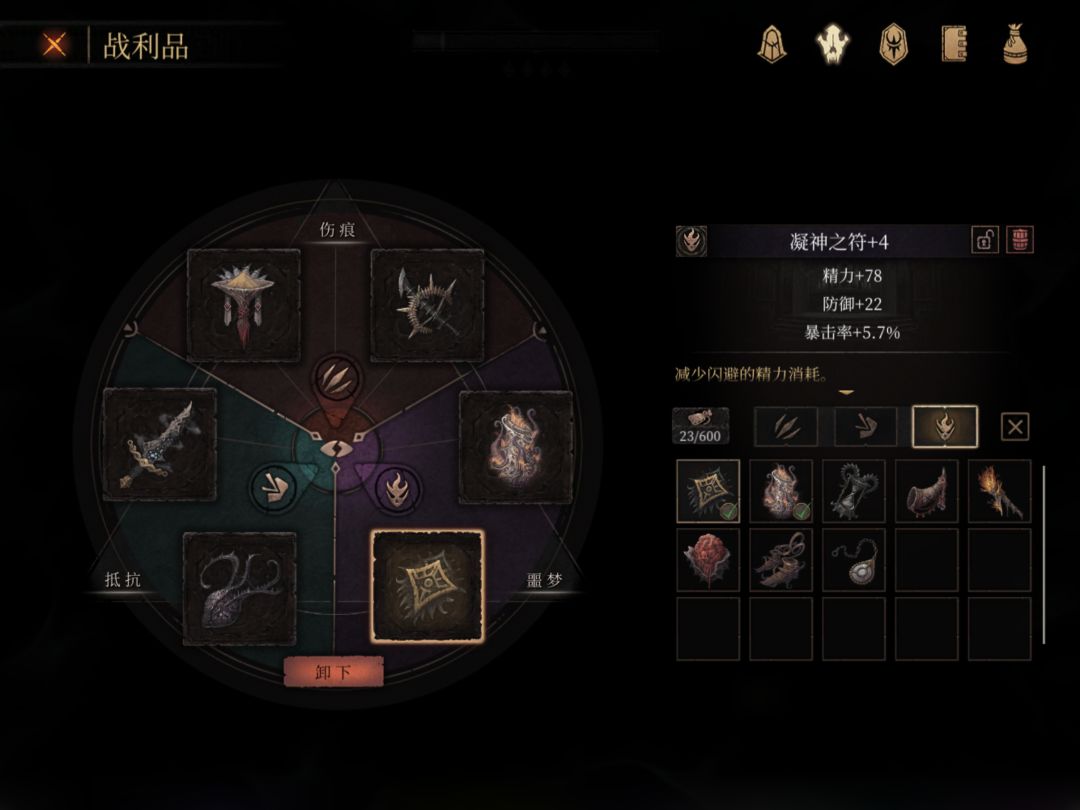
Task: Select the equipped jagged sword slot
Action: coord(160,445)
